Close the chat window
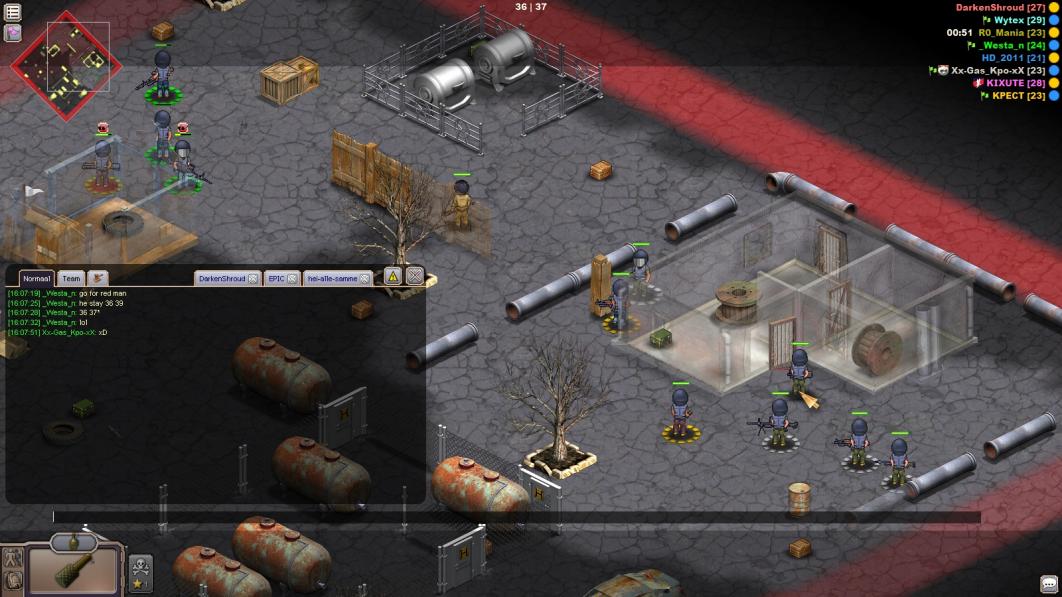1062x597 pixels. pyautogui.click(x=414, y=276)
